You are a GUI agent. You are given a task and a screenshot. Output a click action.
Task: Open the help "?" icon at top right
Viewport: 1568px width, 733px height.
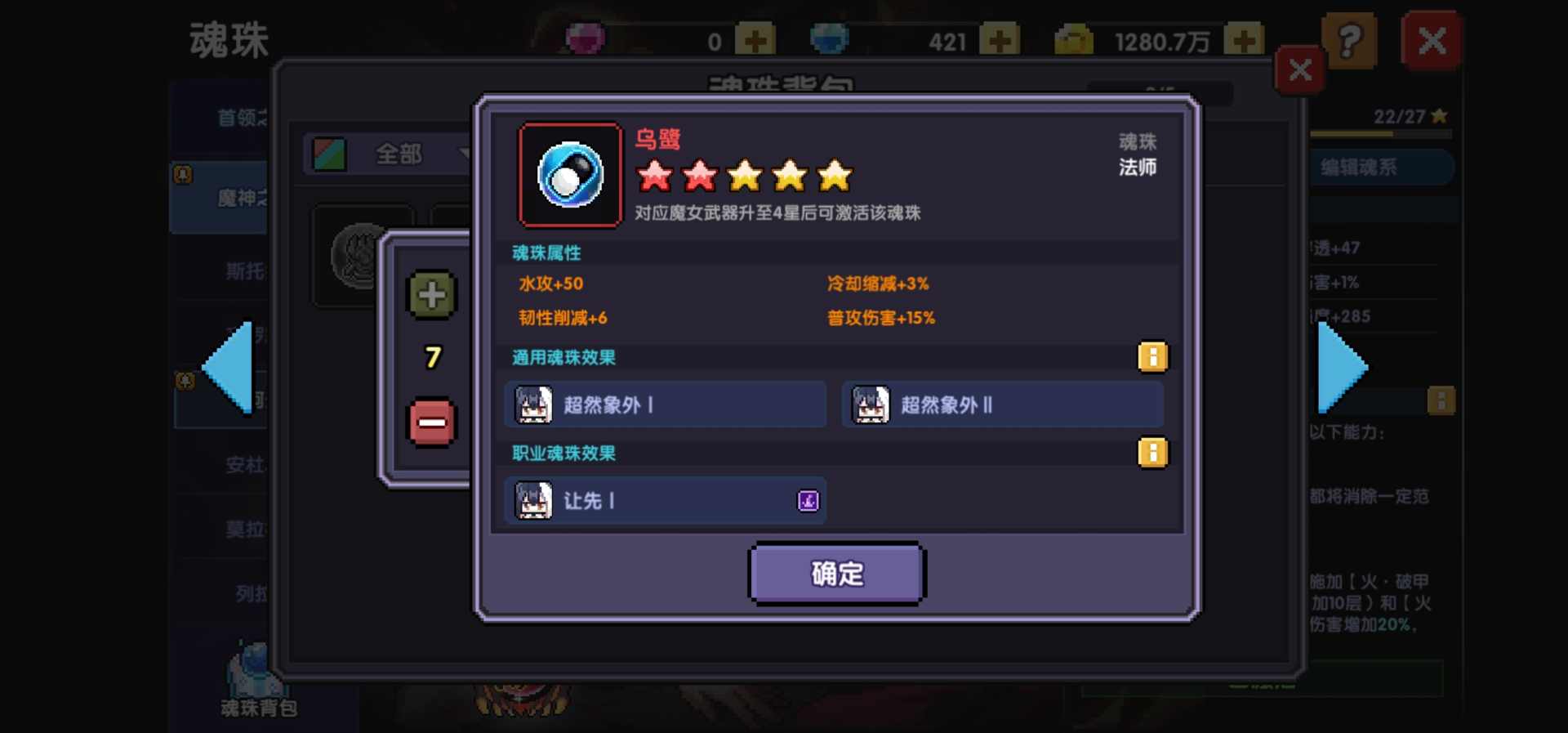(x=1351, y=39)
